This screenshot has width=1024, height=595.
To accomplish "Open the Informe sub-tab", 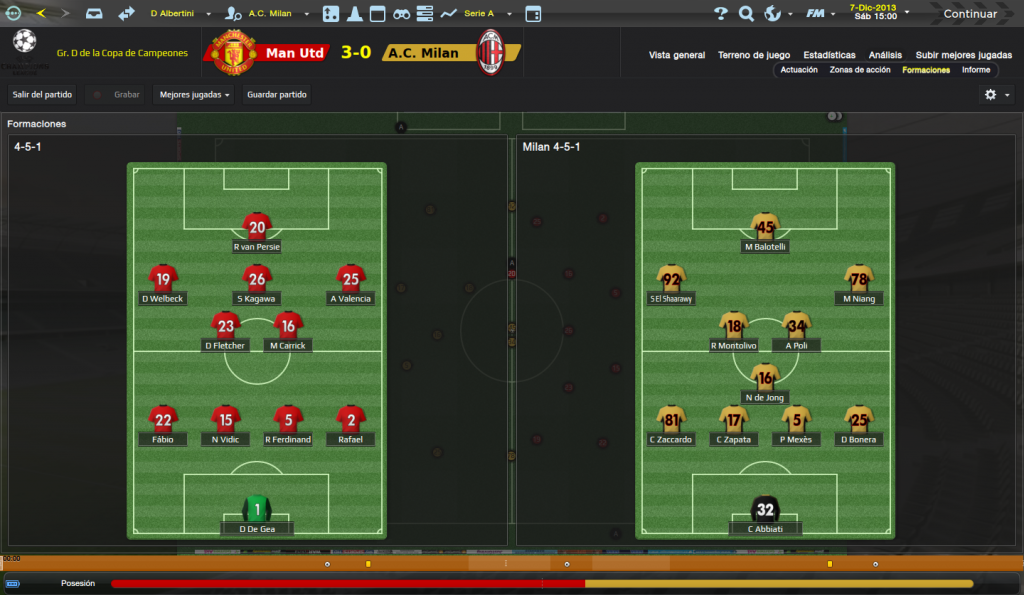I will click(x=976, y=70).
